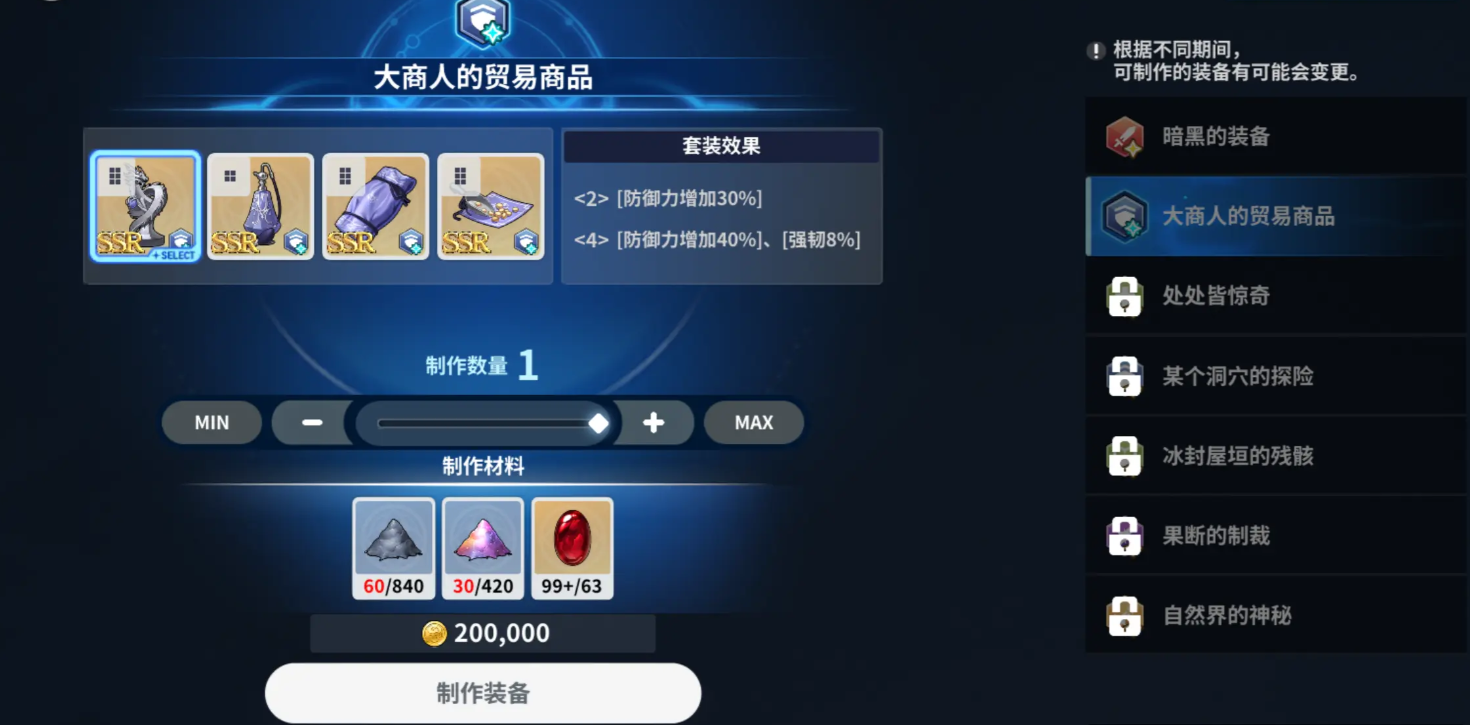Select the purple ore crafting material icon

[x=484, y=542]
